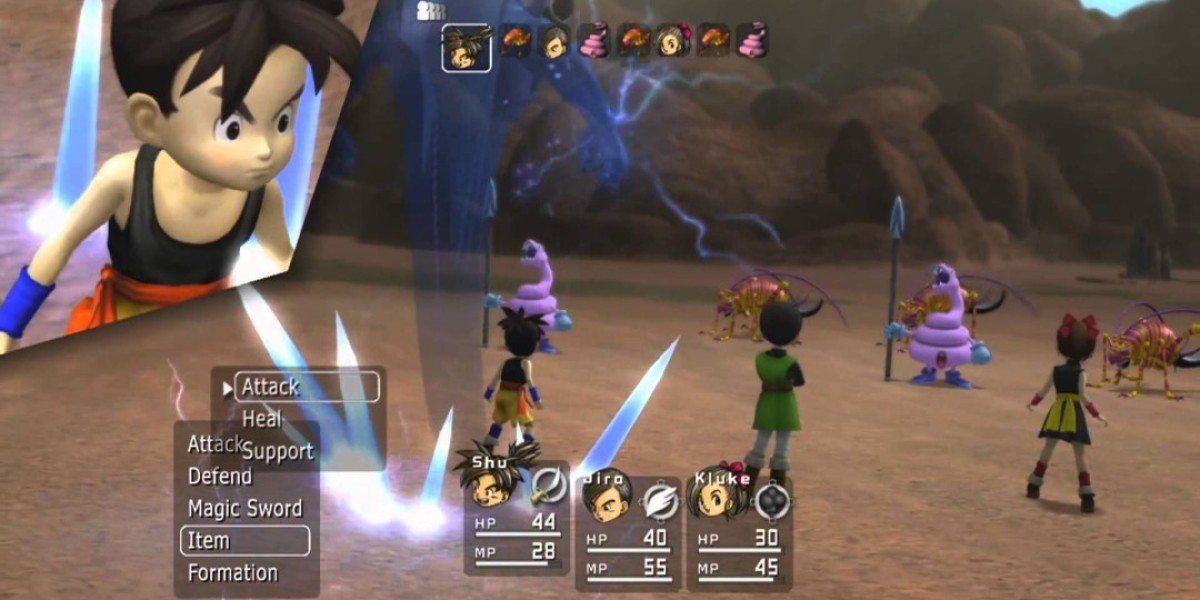This screenshot has width=1200, height=600.
Task: Pick the Support submenu option
Action: pyautogui.click(x=277, y=451)
